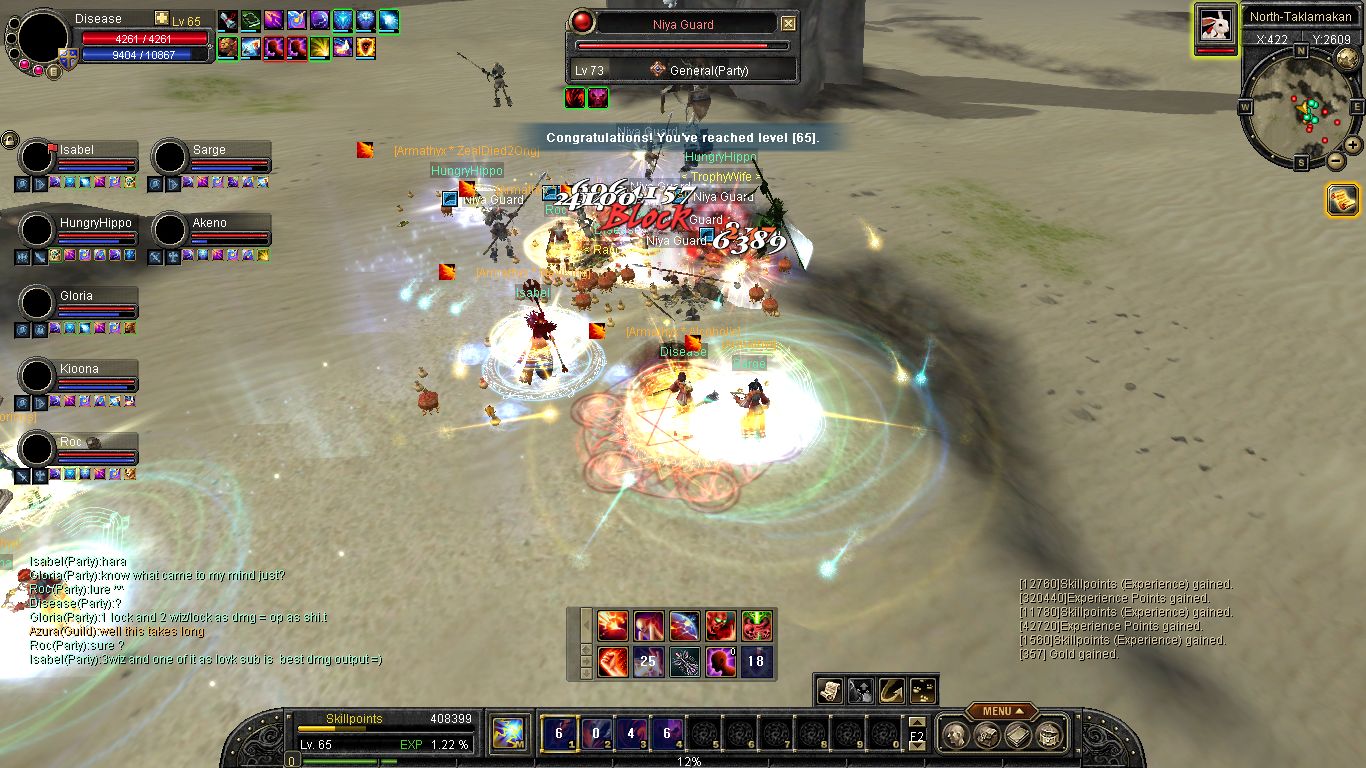Screen dimensions: 1366x768
Task: Use the skill in hotbar slot 3
Action: [x=629, y=733]
